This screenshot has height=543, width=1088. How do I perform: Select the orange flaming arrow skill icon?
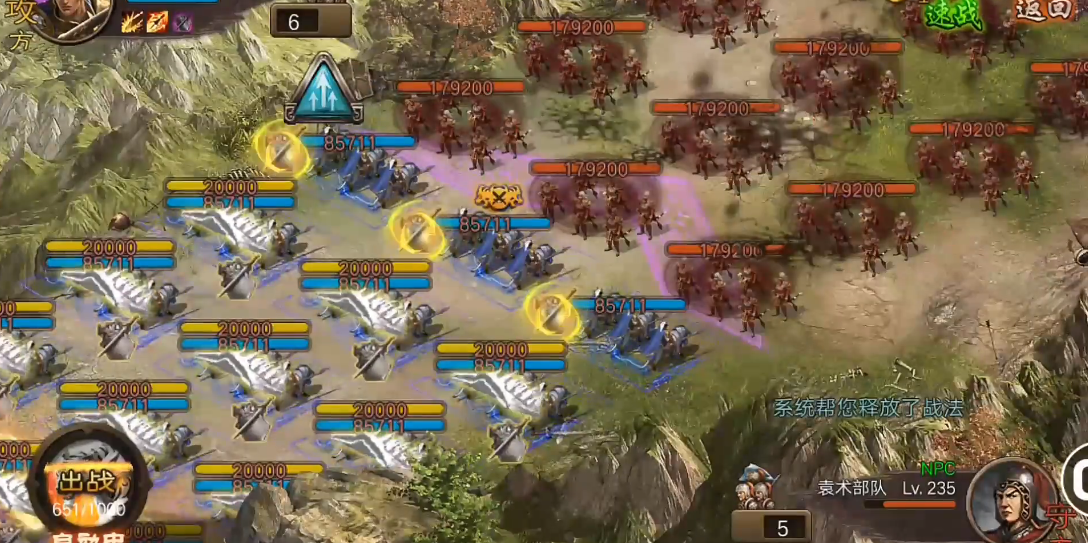(x=157, y=22)
